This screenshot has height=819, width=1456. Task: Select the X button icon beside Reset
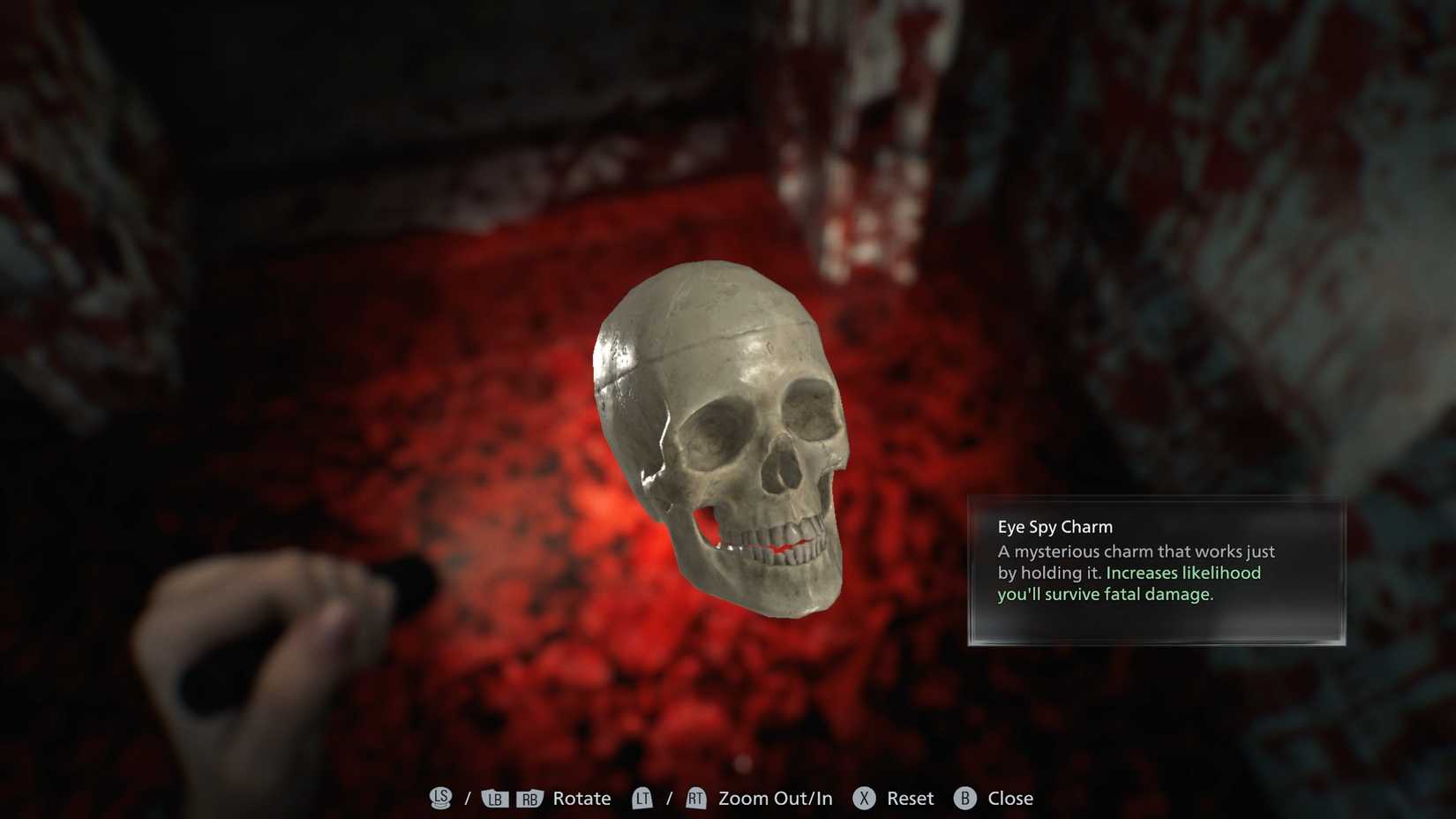(866, 799)
